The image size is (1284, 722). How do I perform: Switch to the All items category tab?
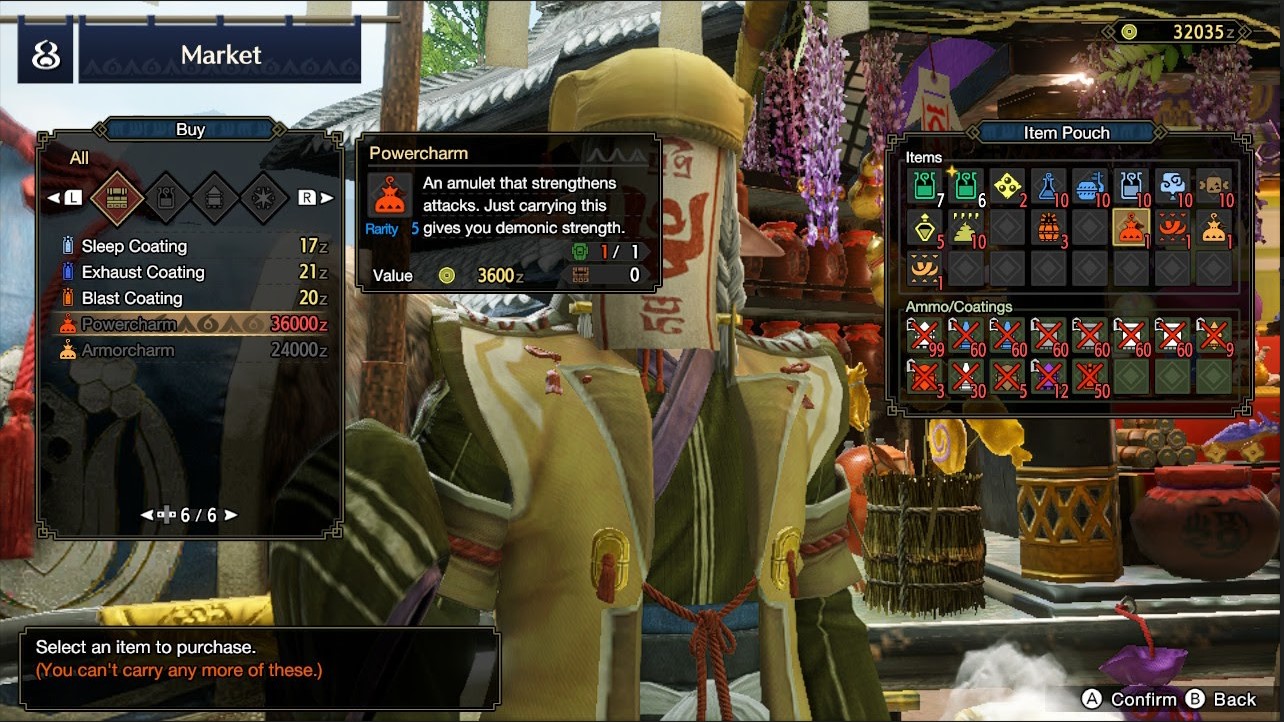point(117,198)
